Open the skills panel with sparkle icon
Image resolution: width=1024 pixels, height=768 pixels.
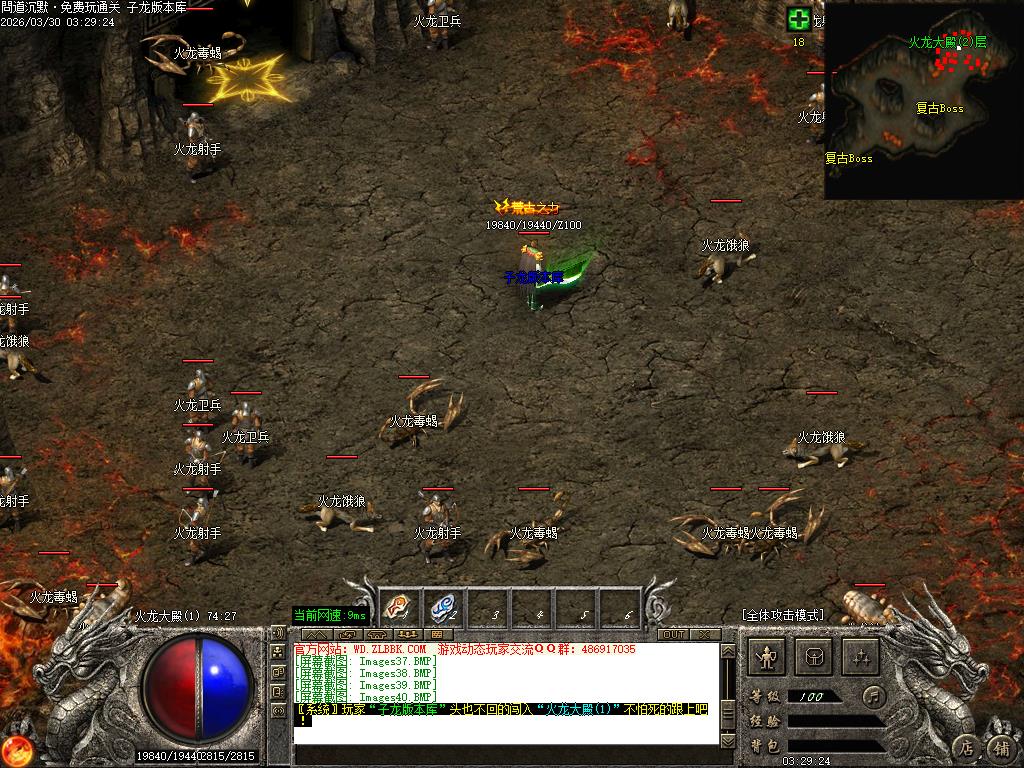[861, 657]
